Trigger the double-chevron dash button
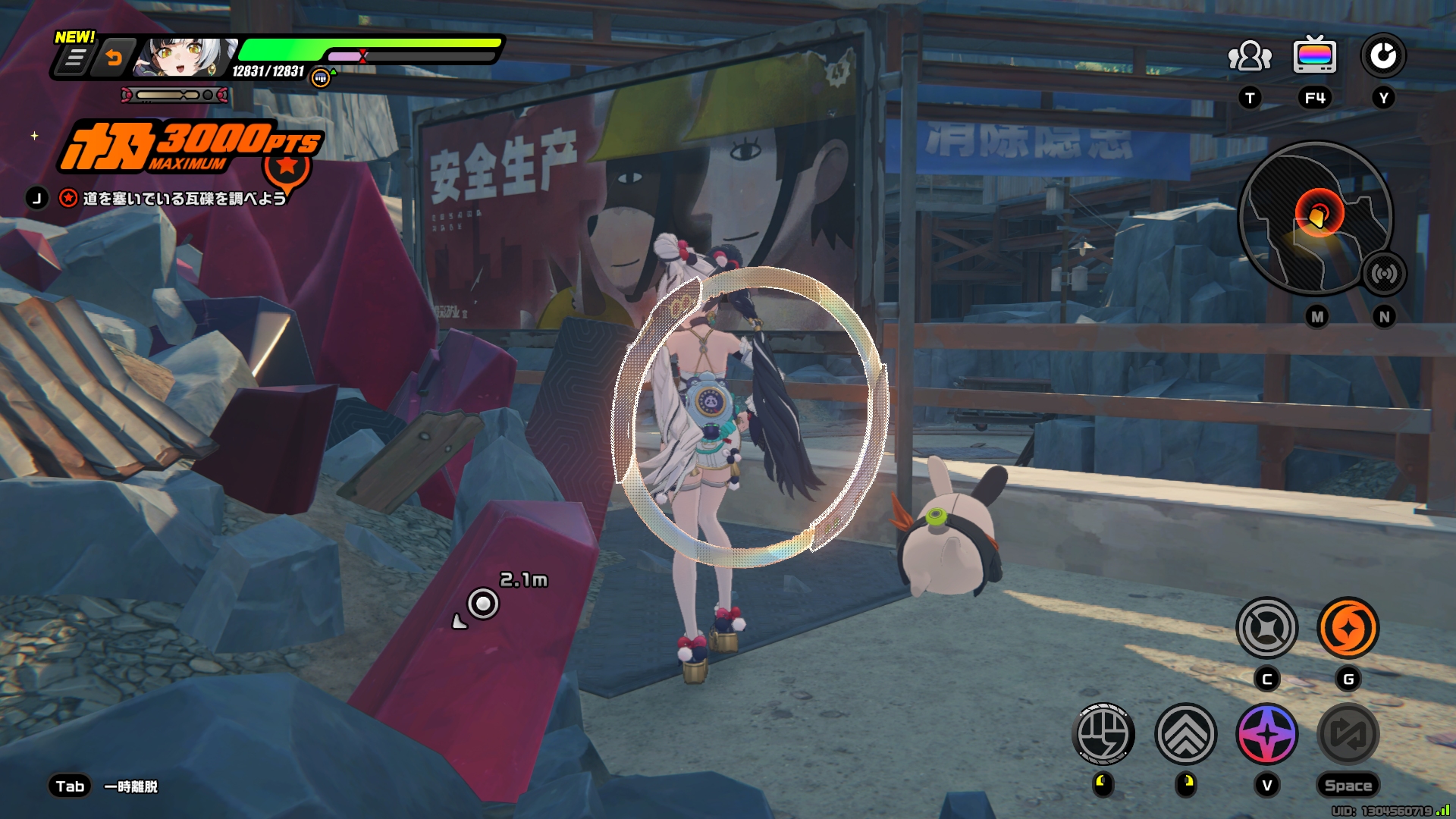Screen dimensions: 1456x819 tap(1185, 733)
